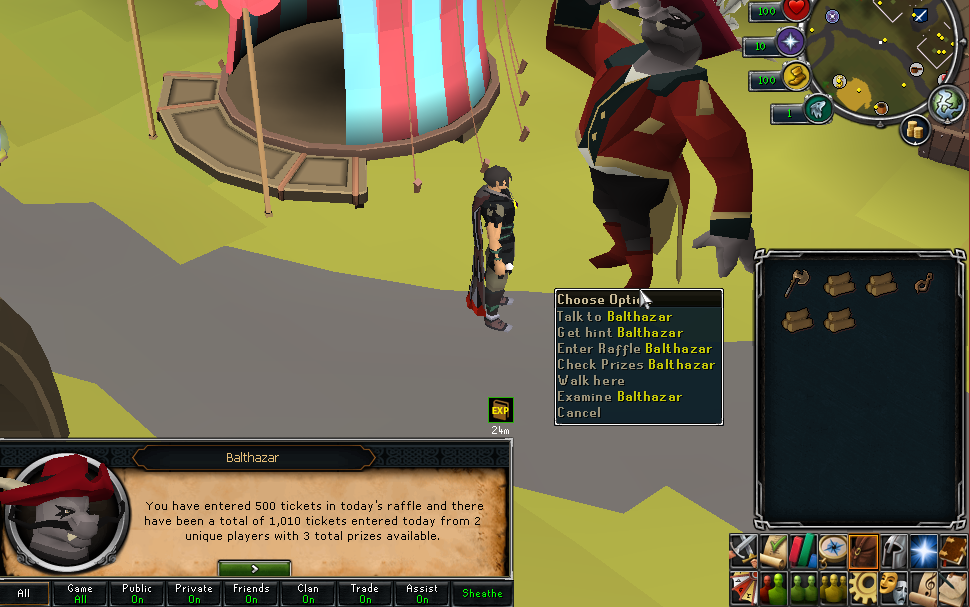Open the skills bar-chart tab
970x607 pixels.
click(x=802, y=549)
